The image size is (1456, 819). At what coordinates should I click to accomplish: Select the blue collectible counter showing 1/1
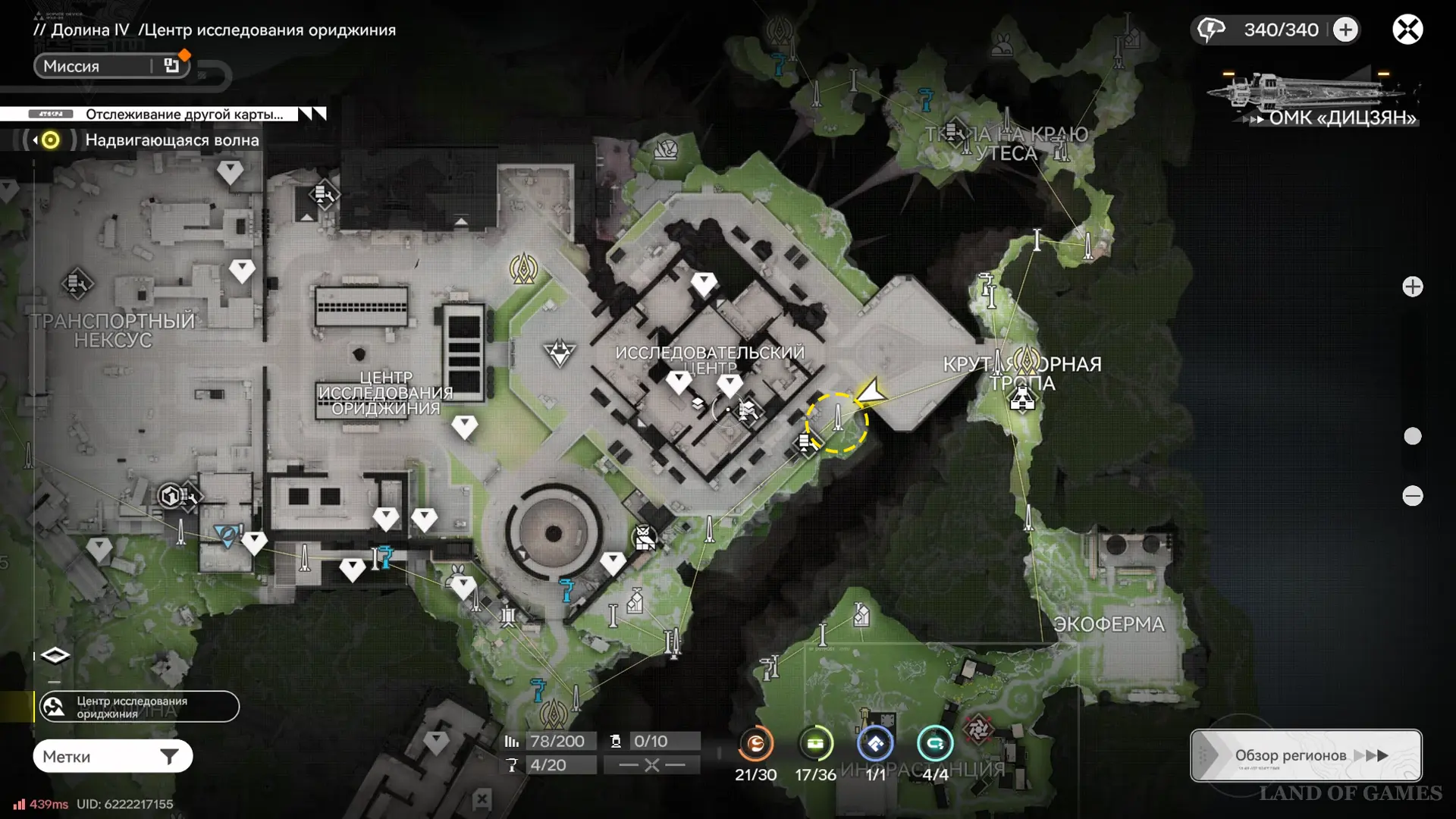[x=875, y=745]
